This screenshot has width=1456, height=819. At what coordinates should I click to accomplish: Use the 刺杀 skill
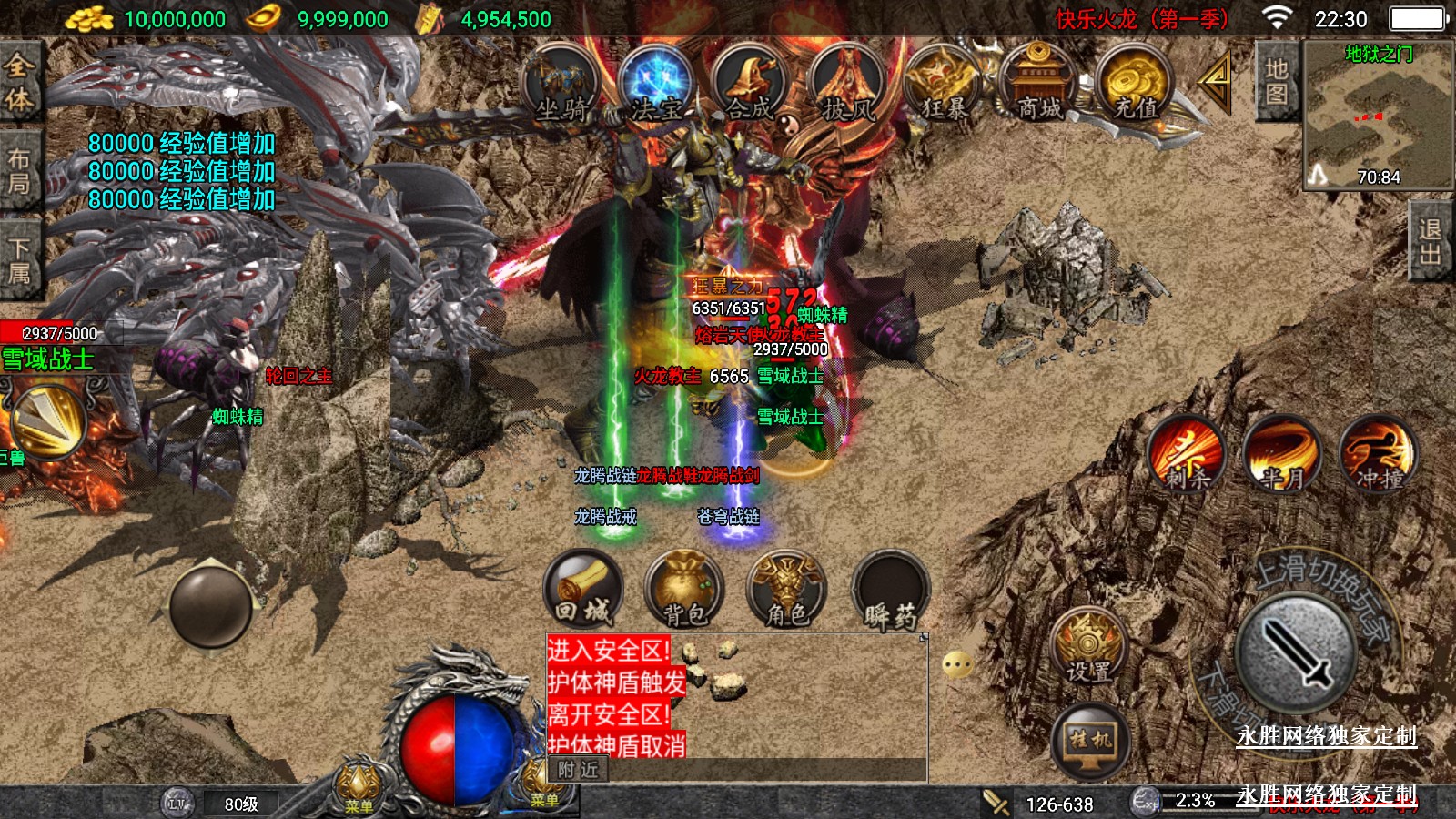click(1187, 453)
